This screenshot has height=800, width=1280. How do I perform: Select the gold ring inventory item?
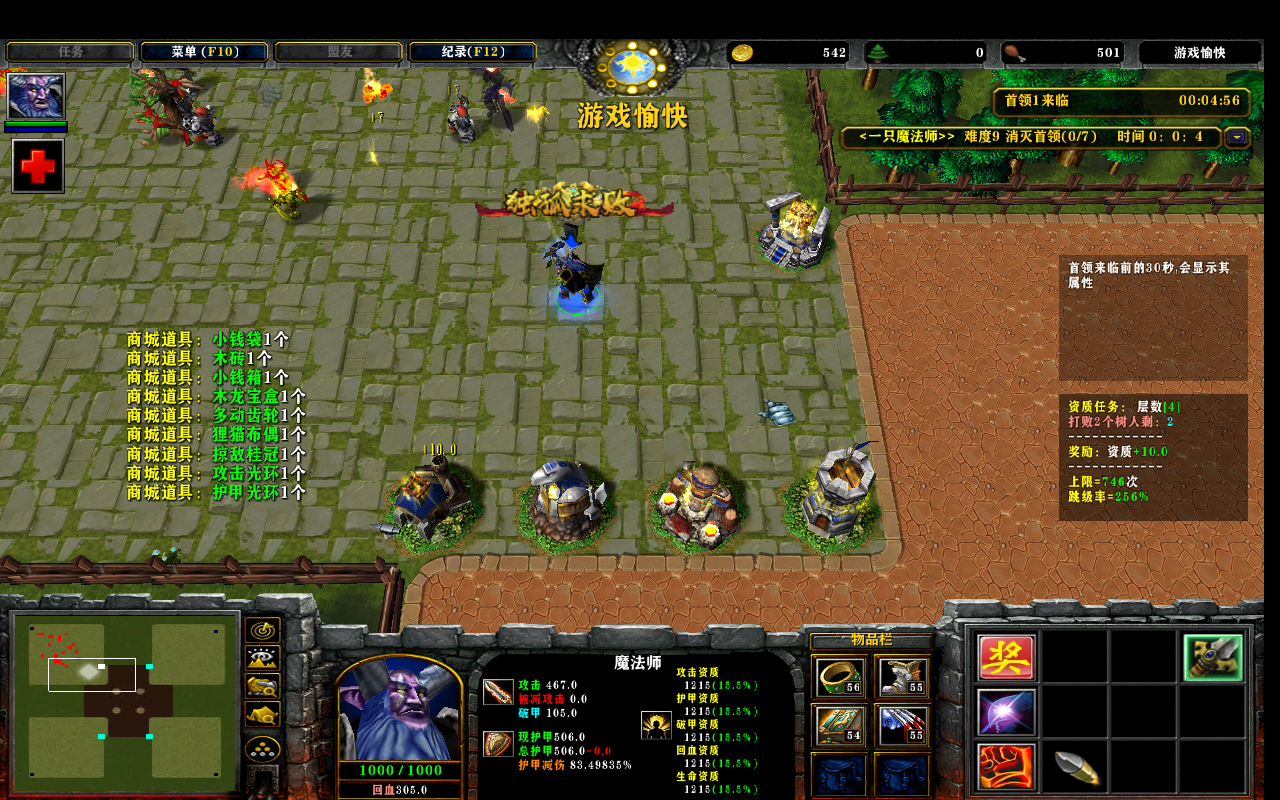[x=839, y=677]
